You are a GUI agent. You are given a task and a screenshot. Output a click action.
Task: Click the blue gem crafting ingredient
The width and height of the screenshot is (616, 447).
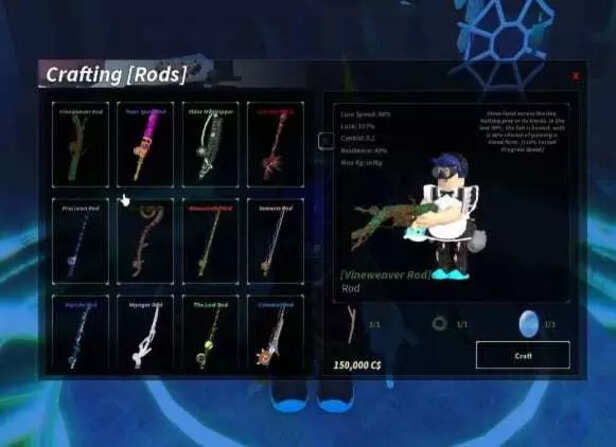529,322
